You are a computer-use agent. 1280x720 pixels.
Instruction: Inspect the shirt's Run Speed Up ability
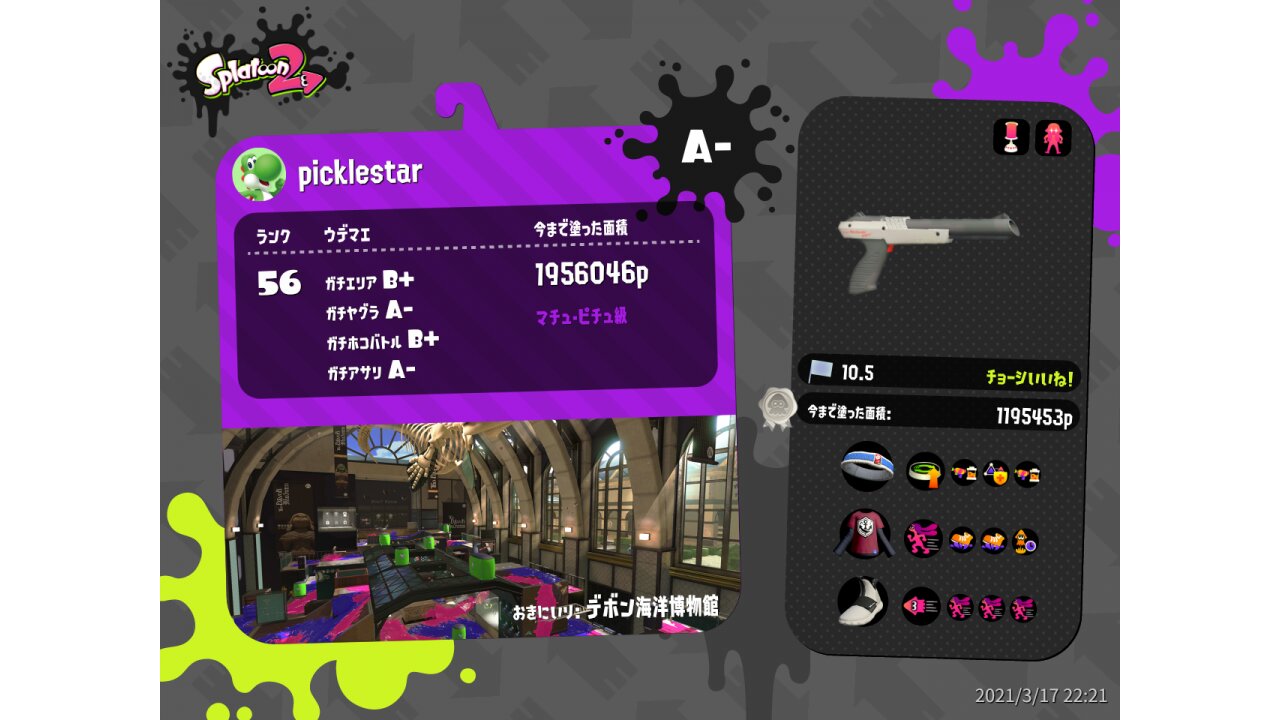point(923,539)
